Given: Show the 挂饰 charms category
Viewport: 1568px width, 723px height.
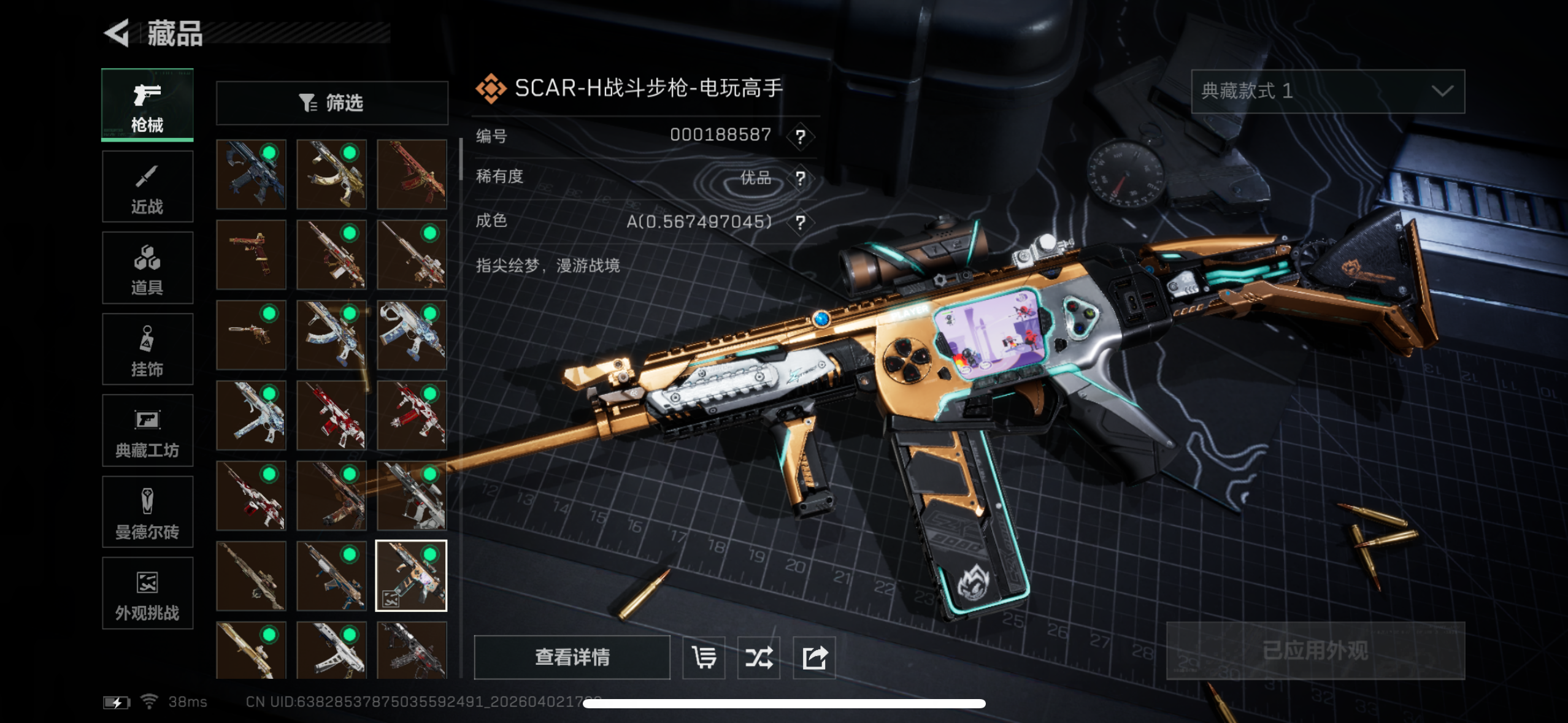Looking at the screenshot, I should click(x=147, y=350).
